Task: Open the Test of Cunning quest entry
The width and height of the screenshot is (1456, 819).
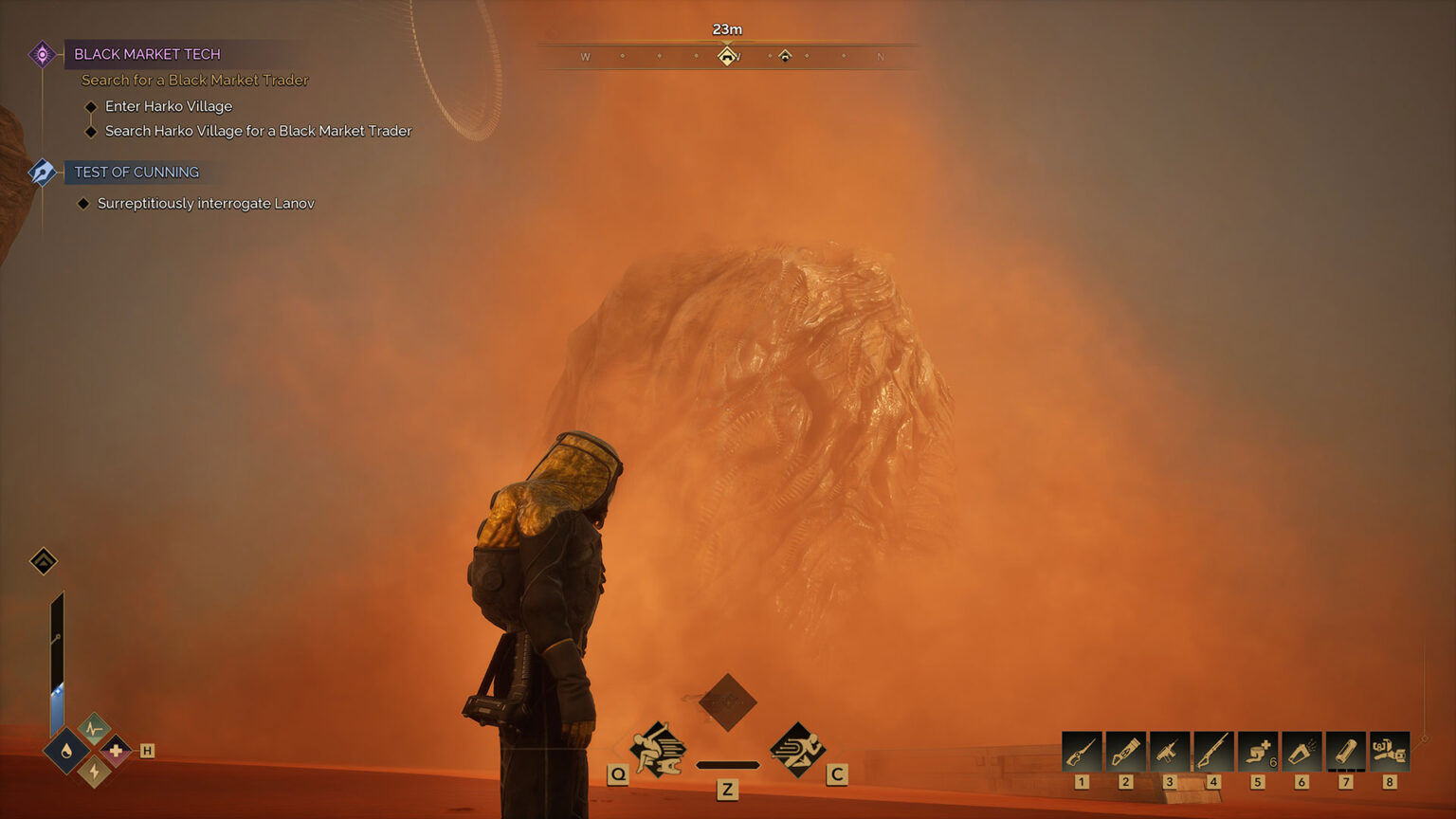Action: pyautogui.click(x=136, y=172)
